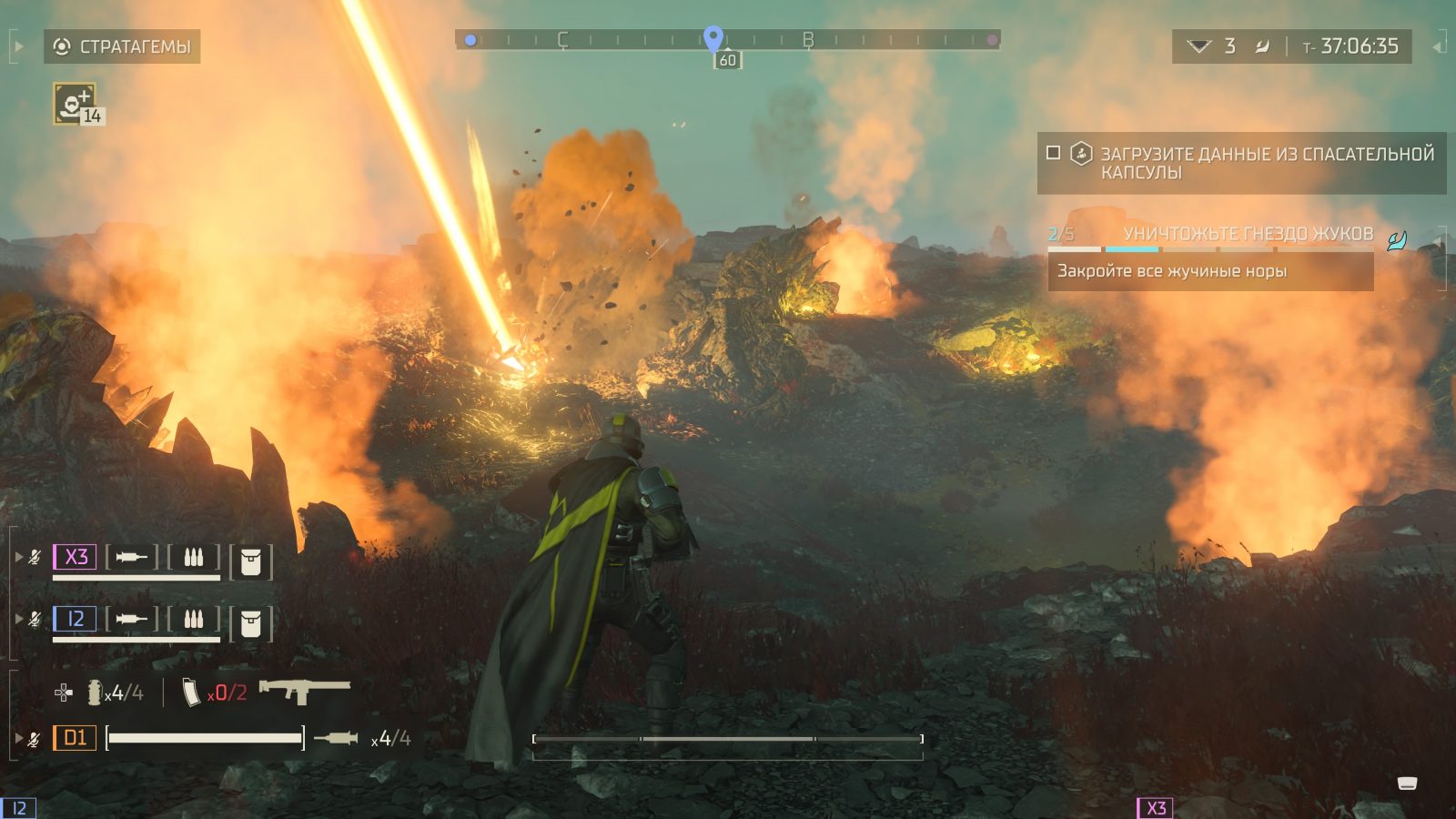Select the УНИЧТОЖЬТЕ ГНЕЗДО ЖУКОВ objective tracker
This screenshot has width=1456, height=819.
(x=1247, y=234)
